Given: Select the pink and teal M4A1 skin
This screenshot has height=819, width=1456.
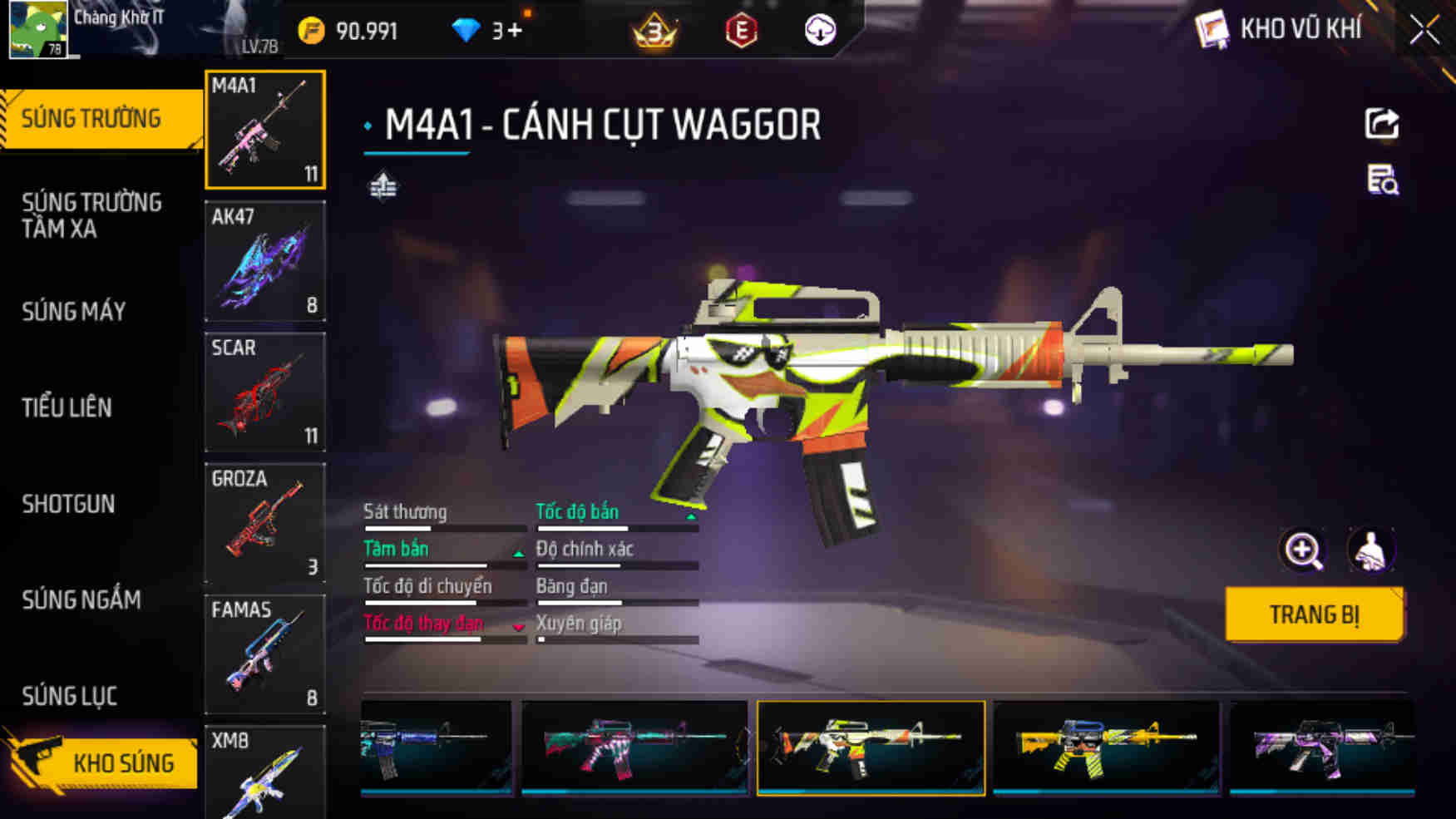Looking at the screenshot, I should (634, 747).
